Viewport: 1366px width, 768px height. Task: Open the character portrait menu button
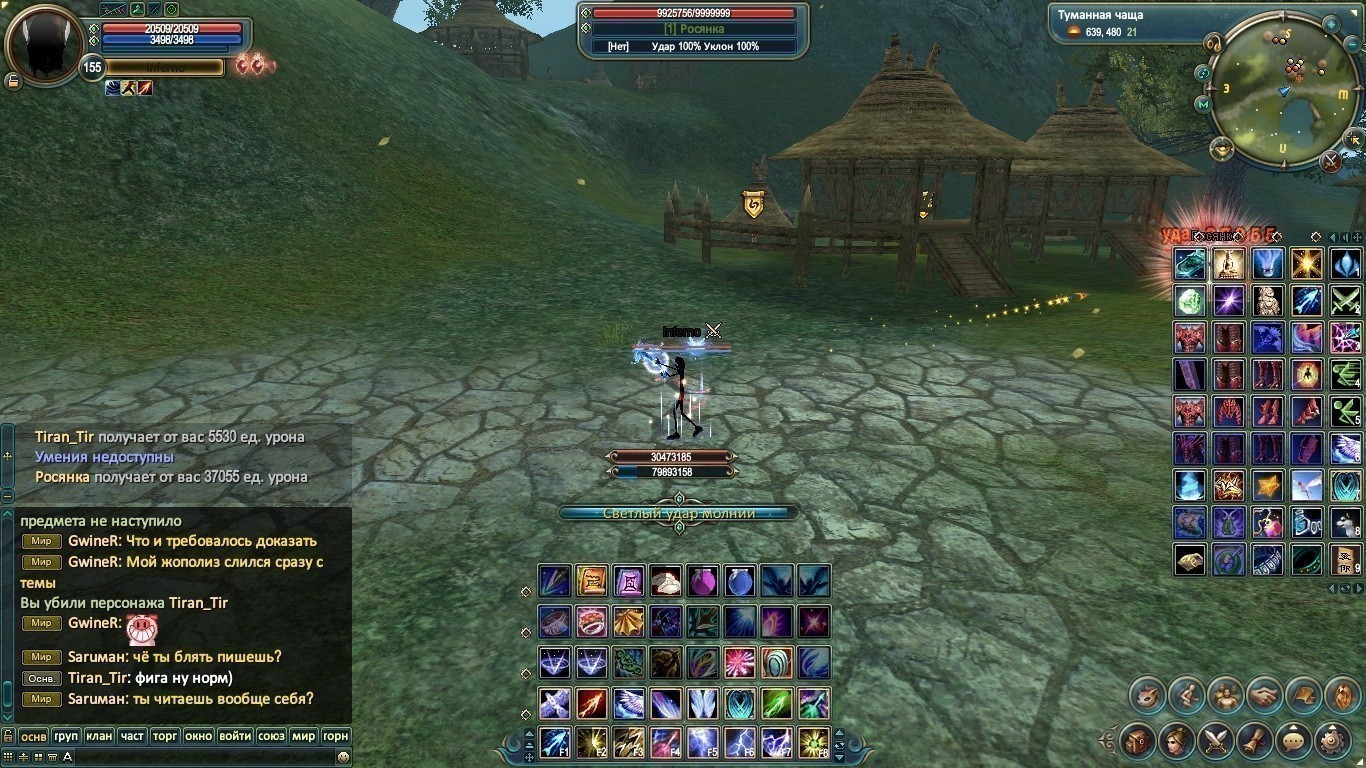click(1177, 742)
